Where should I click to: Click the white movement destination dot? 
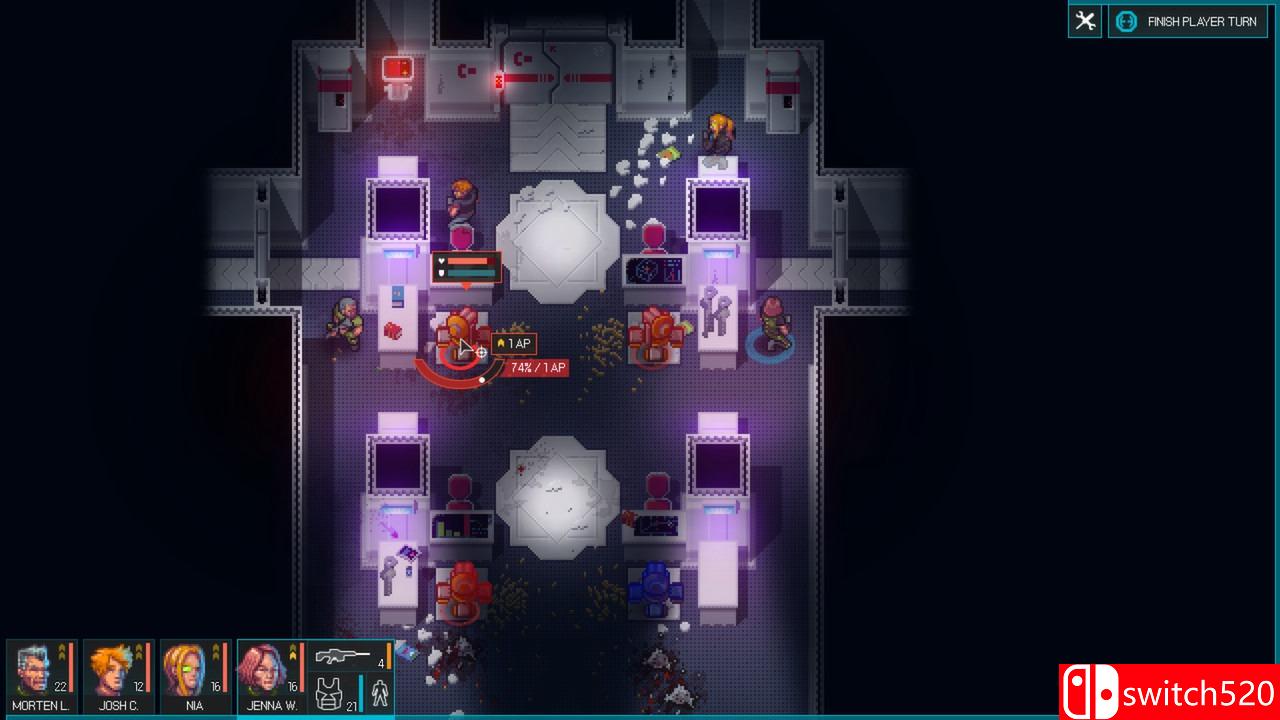click(x=481, y=380)
